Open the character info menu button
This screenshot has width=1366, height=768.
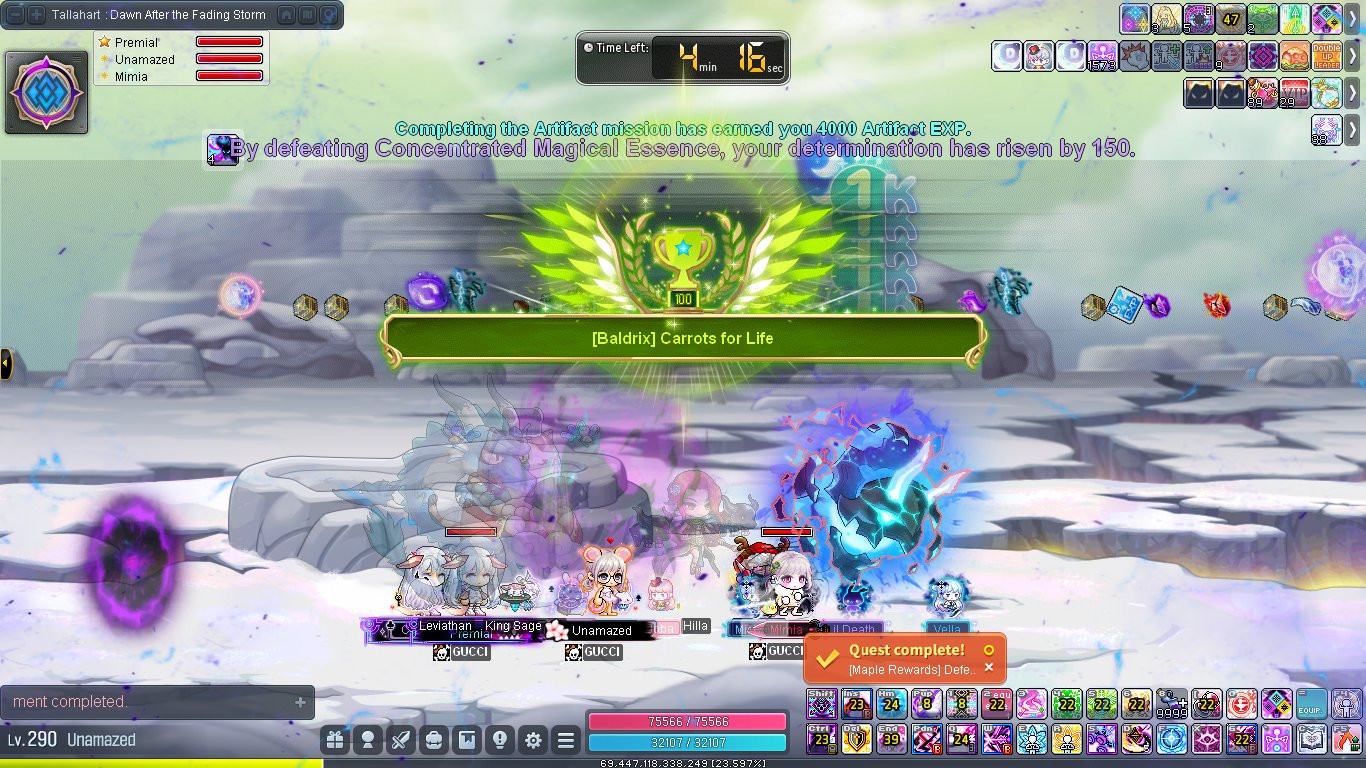click(x=368, y=740)
